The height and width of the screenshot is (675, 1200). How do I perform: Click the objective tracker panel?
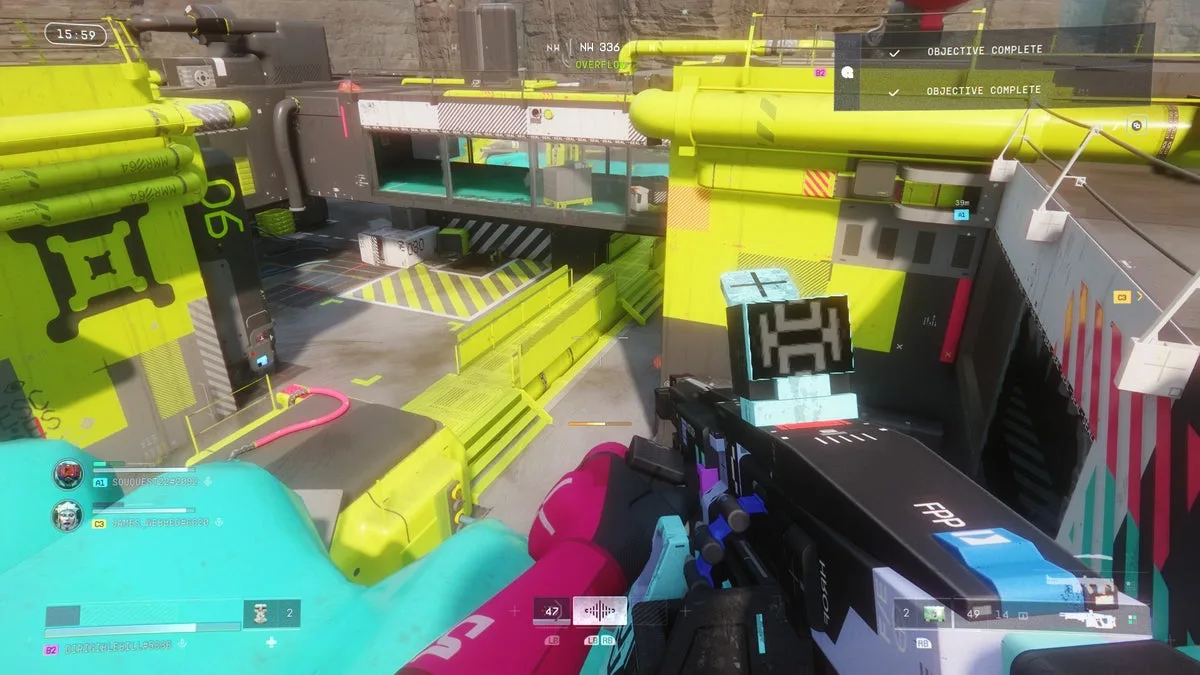pos(994,70)
